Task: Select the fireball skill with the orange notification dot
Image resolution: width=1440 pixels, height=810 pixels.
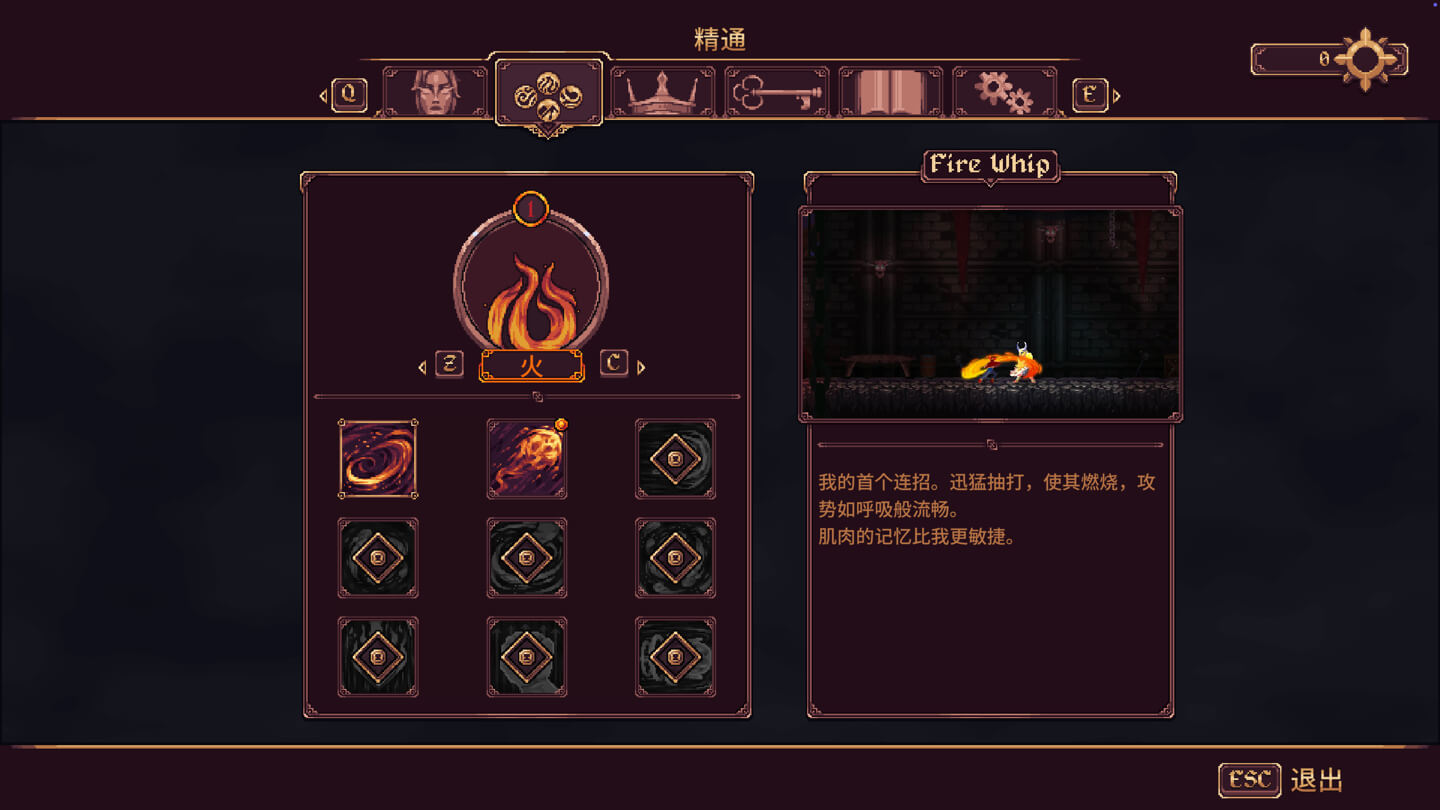Action: (x=527, y=458)
